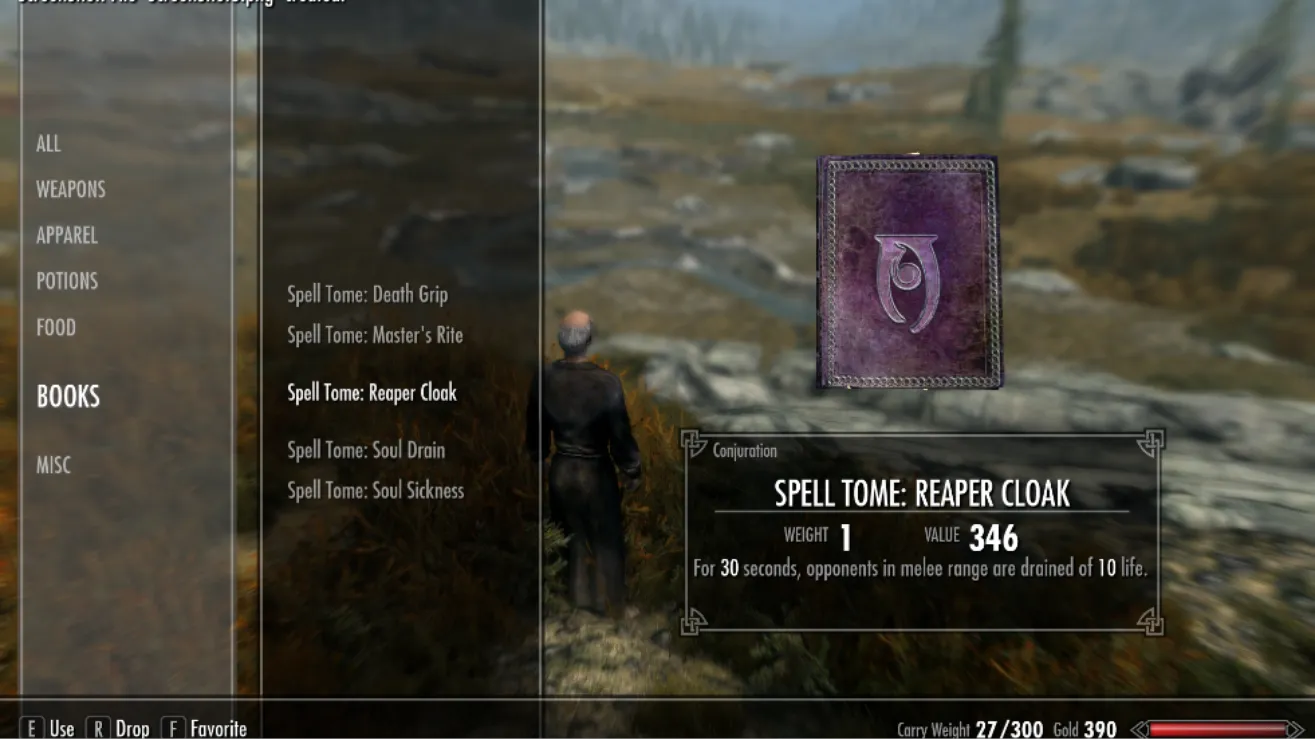Choose the Food category
This screenshot has height=740, width=1315.
56,327
